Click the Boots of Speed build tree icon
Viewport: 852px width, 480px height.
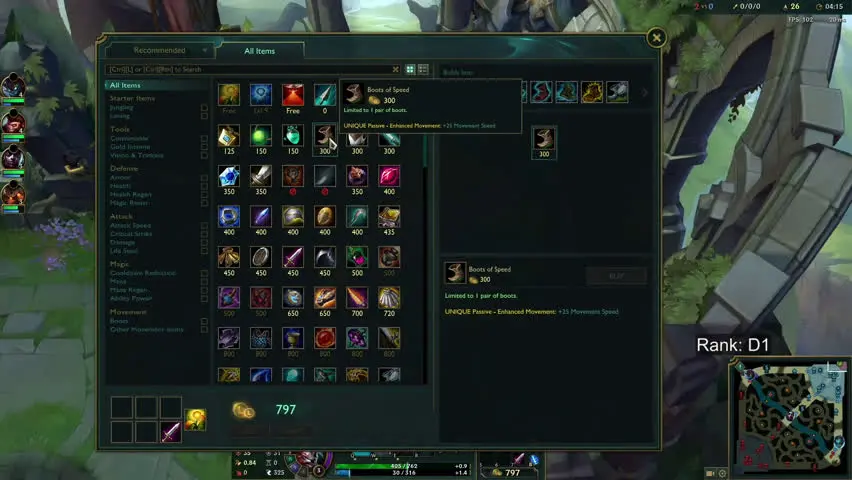pos(544,138)
